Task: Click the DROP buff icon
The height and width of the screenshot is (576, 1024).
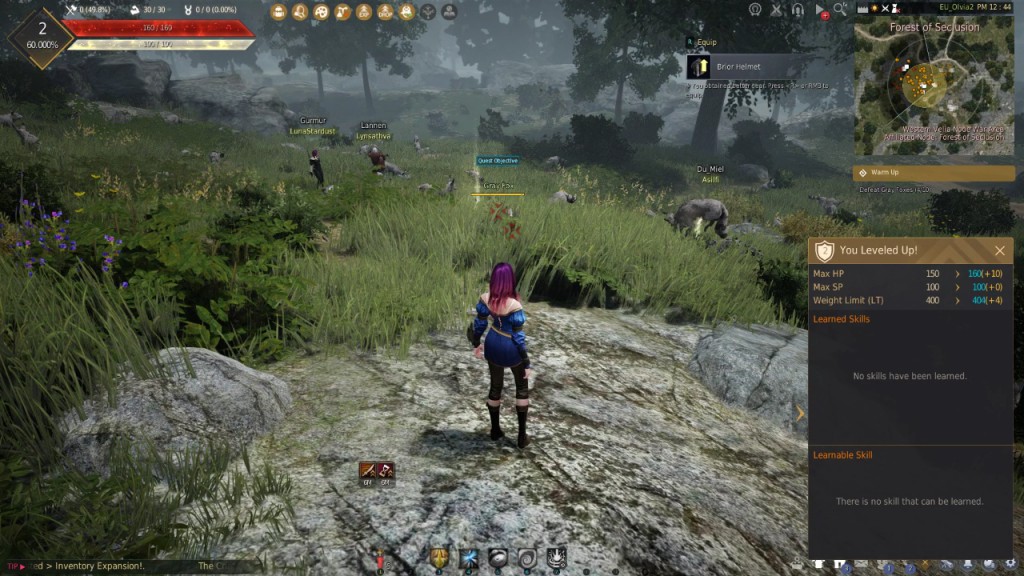Action: coord(385,12)
